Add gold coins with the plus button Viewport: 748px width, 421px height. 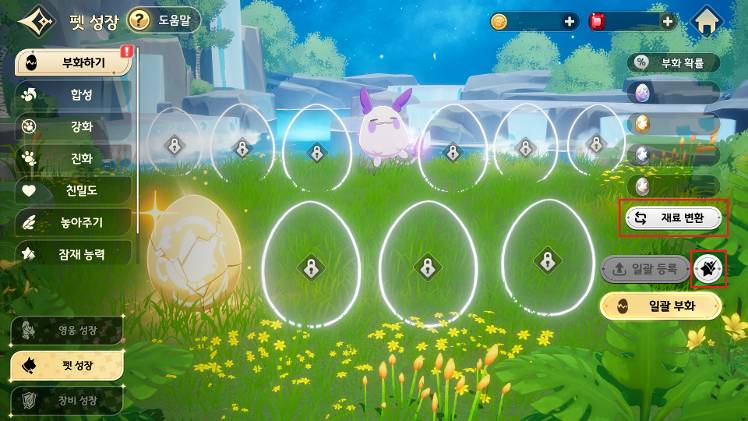tap(570, 21)
